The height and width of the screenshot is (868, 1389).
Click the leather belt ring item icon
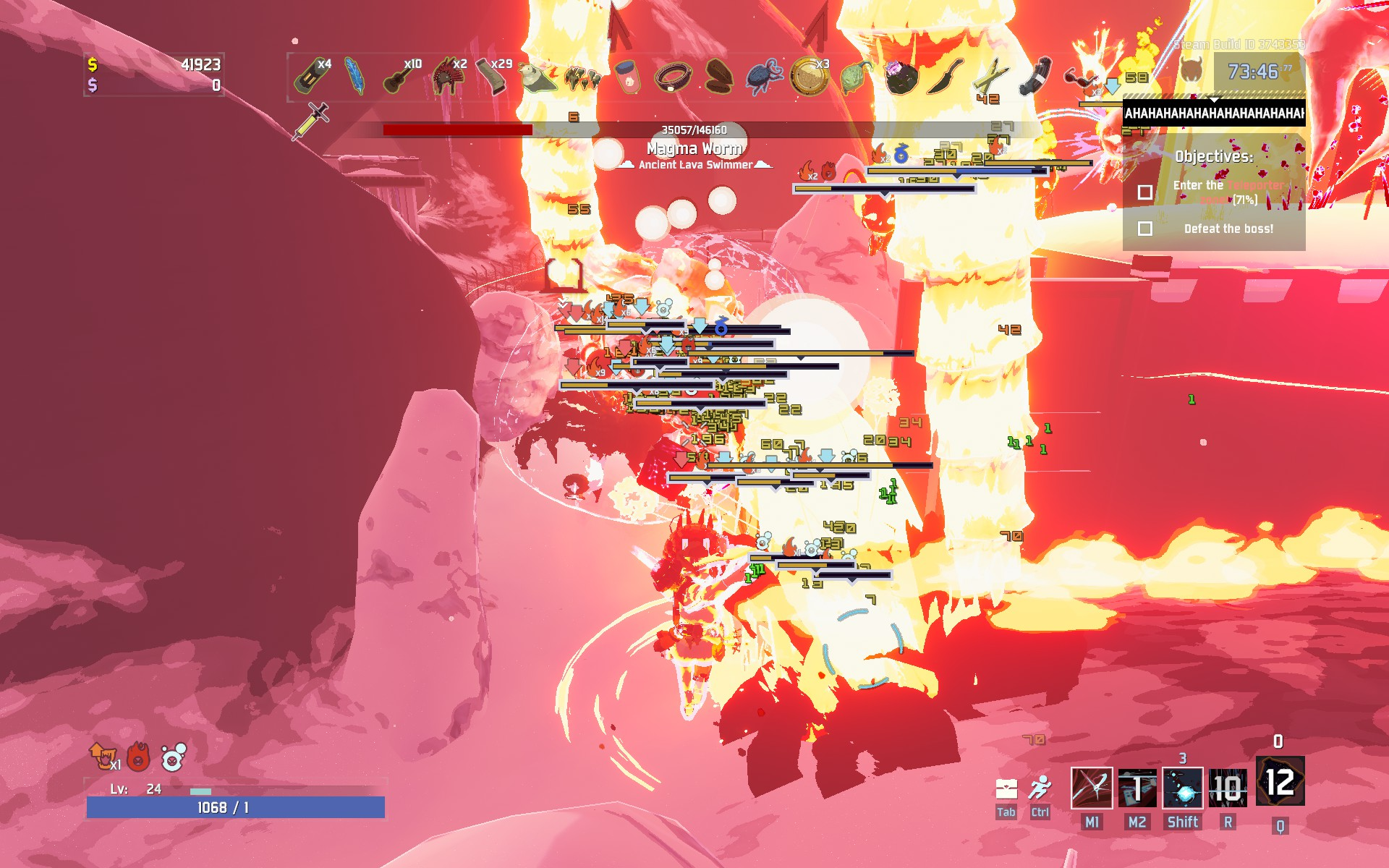[x=673, y=77]
